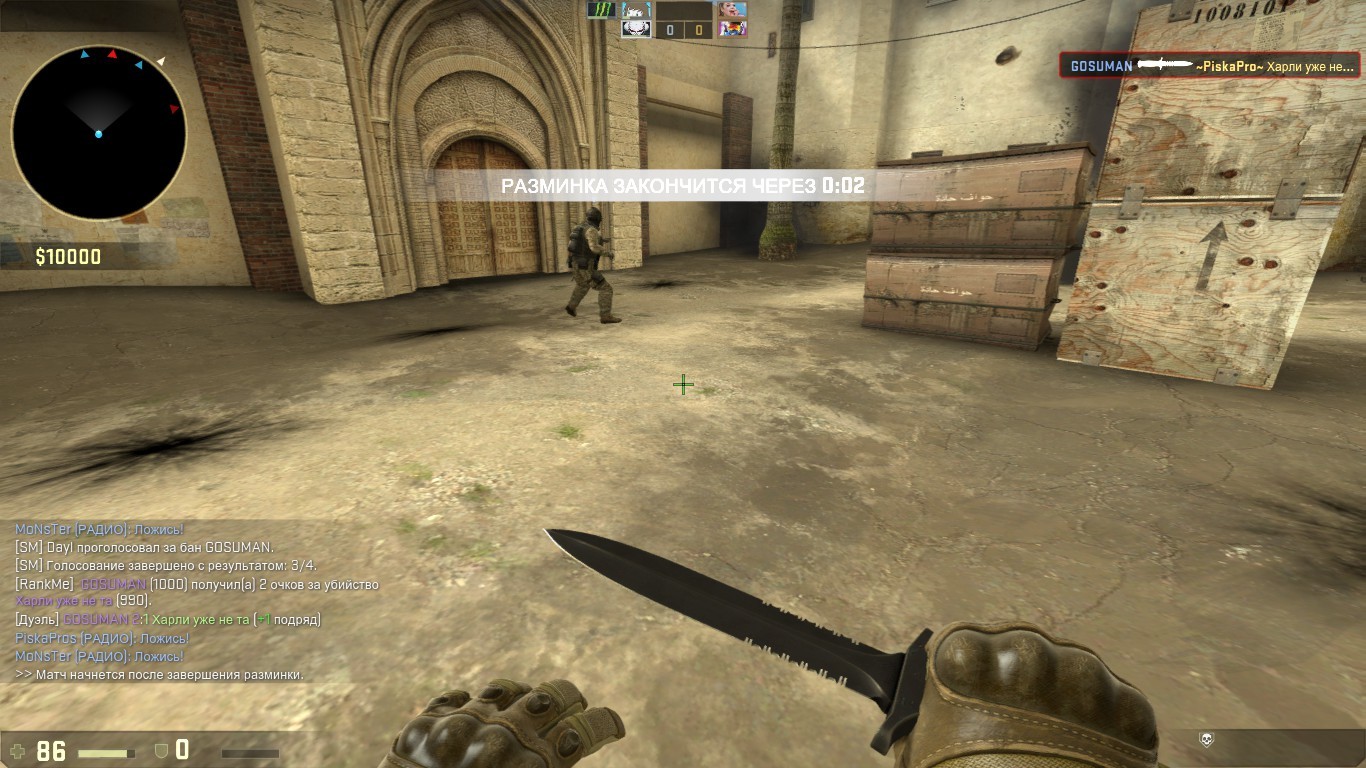The image size is (1366, 768).
Task: Click the GOSUMAN knife kill feed entry
Action: coord(1210,66)
